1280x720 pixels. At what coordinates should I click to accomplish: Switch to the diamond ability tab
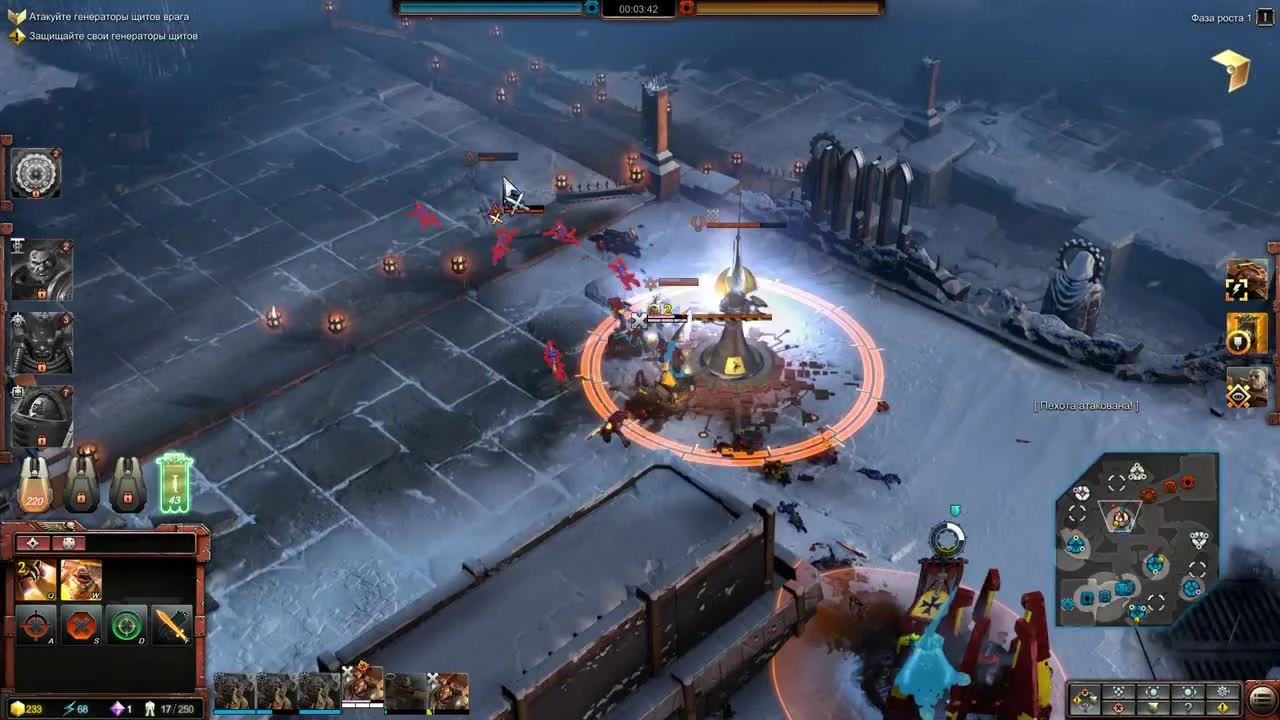tap(31, 545)
